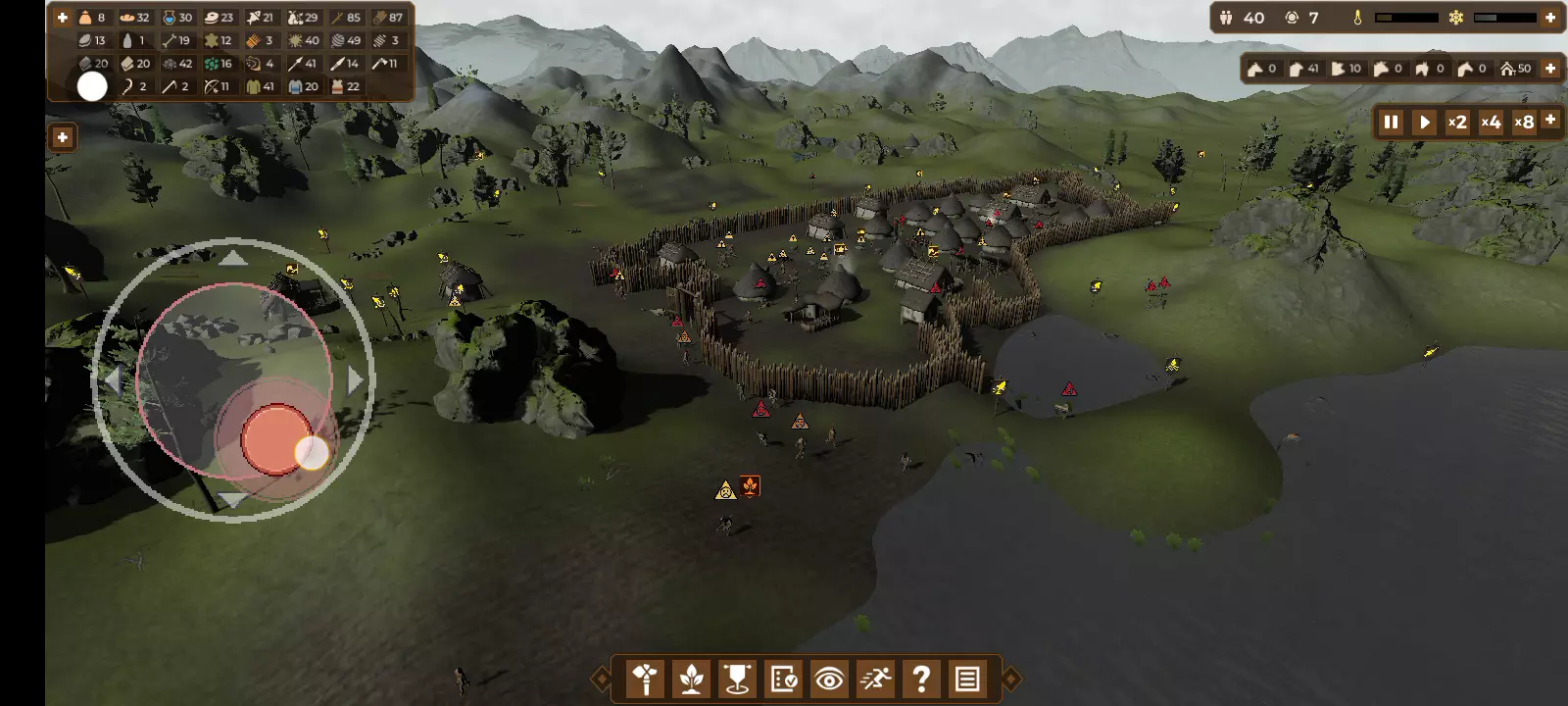Open the question mark help button
The image size is (1568, 706).
(x=921, y=679)
